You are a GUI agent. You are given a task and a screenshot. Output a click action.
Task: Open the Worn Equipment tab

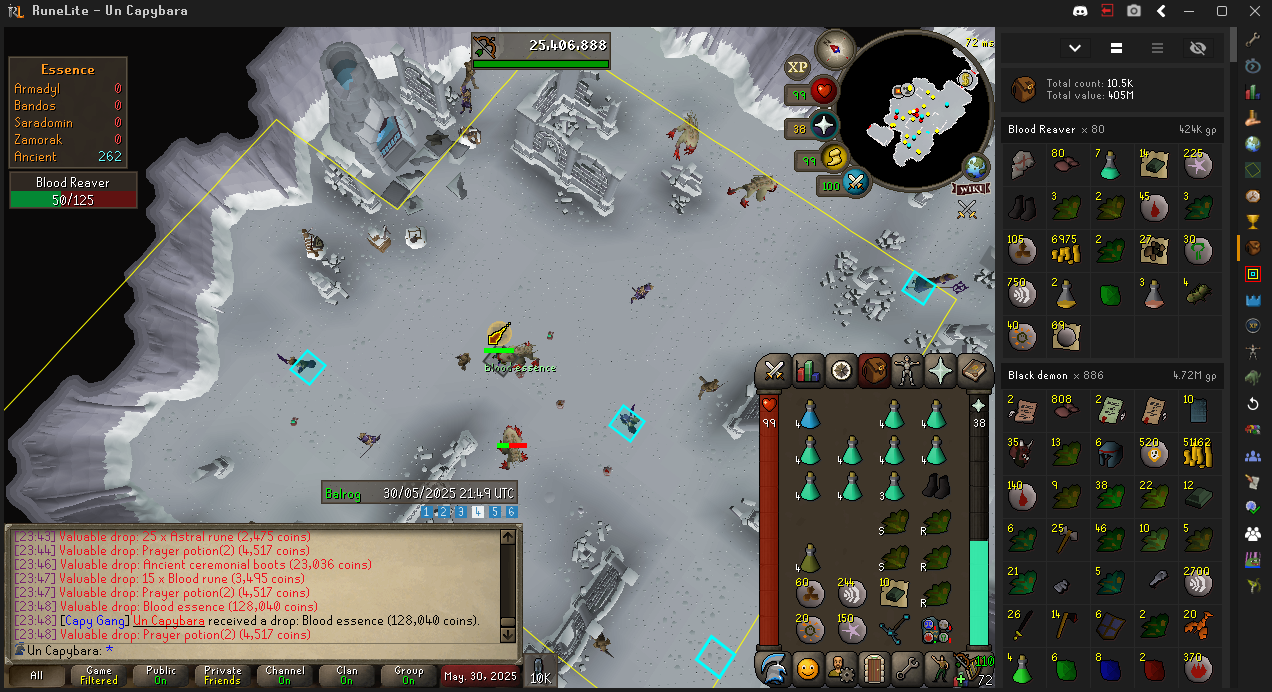pos(908,371)
